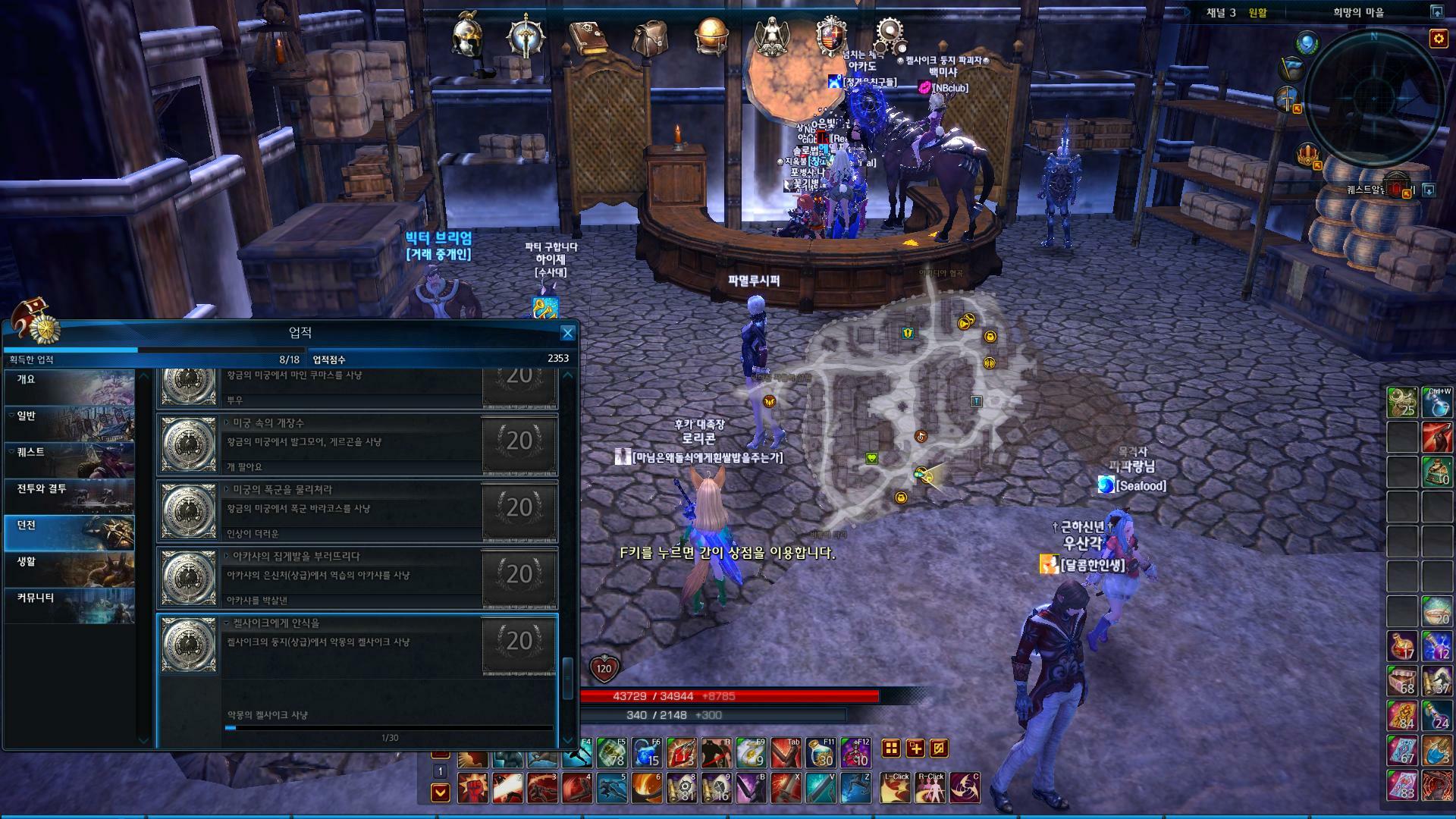Select the 던전 dungeon category
Viewport: 1456px width, 819px height.
(x=69, y=532)
